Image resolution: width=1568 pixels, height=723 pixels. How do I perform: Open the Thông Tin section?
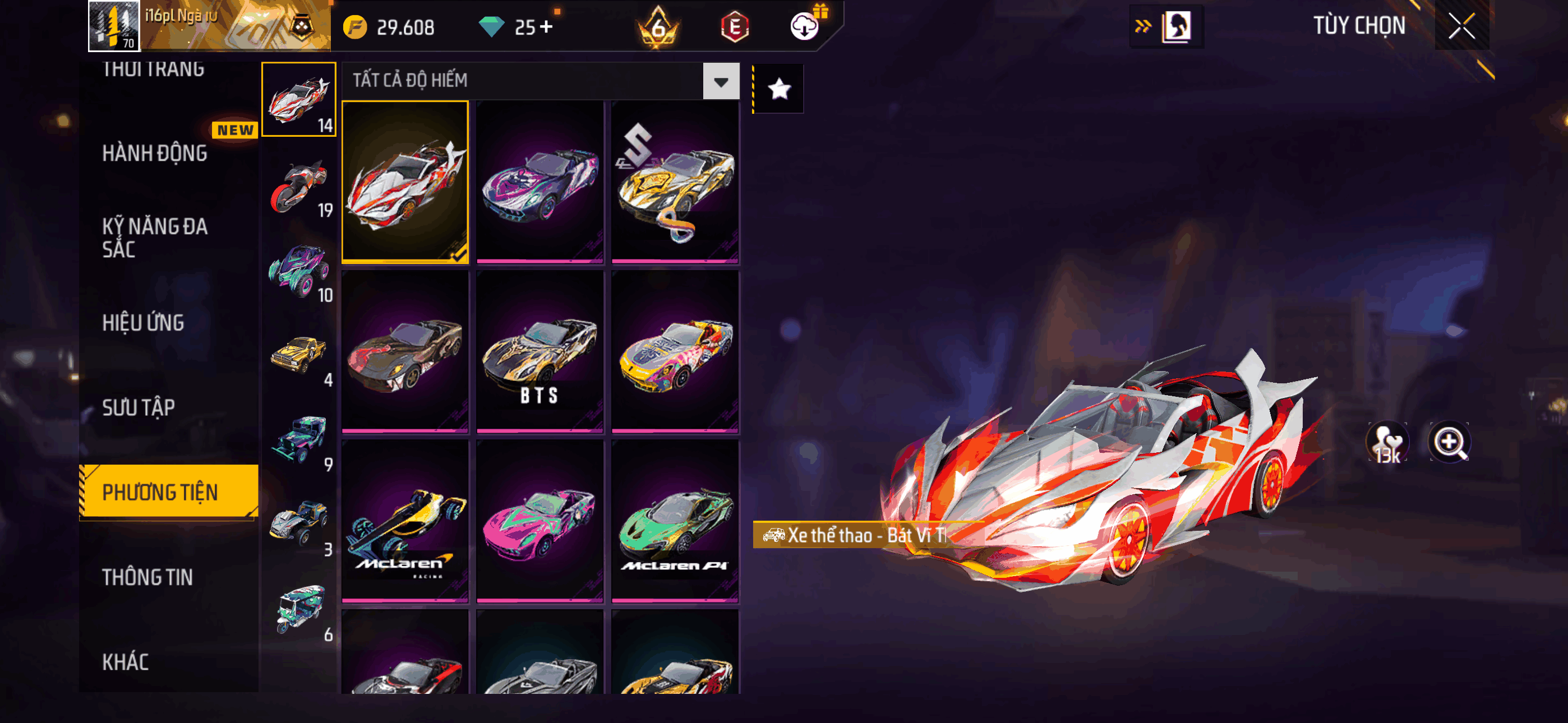[147, 577]
